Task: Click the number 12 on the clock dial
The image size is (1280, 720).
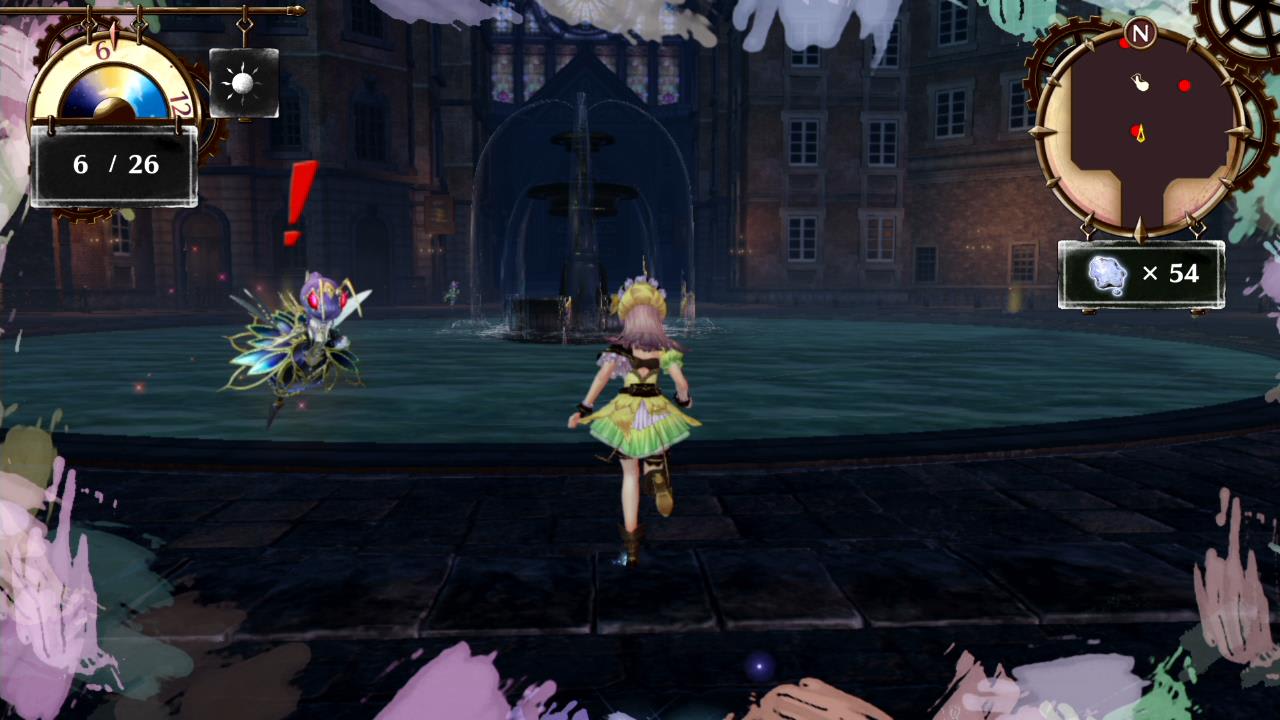Action: coord(179,104)
